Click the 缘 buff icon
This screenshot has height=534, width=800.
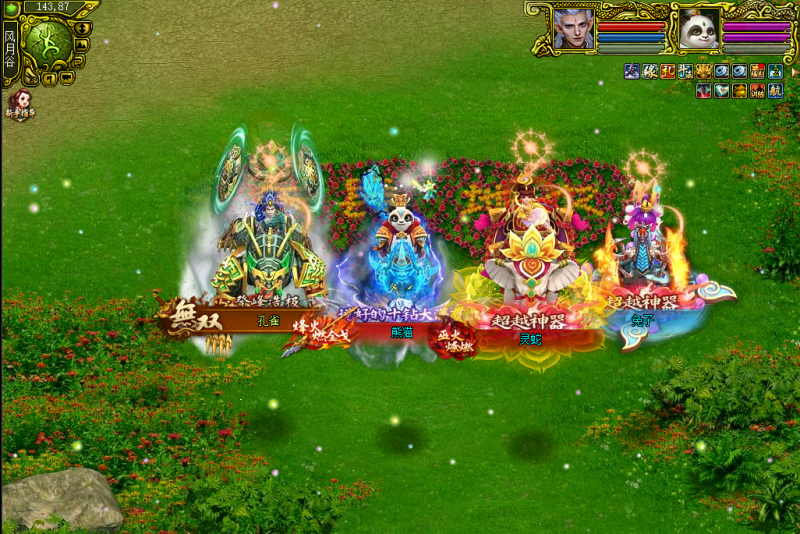650,71
